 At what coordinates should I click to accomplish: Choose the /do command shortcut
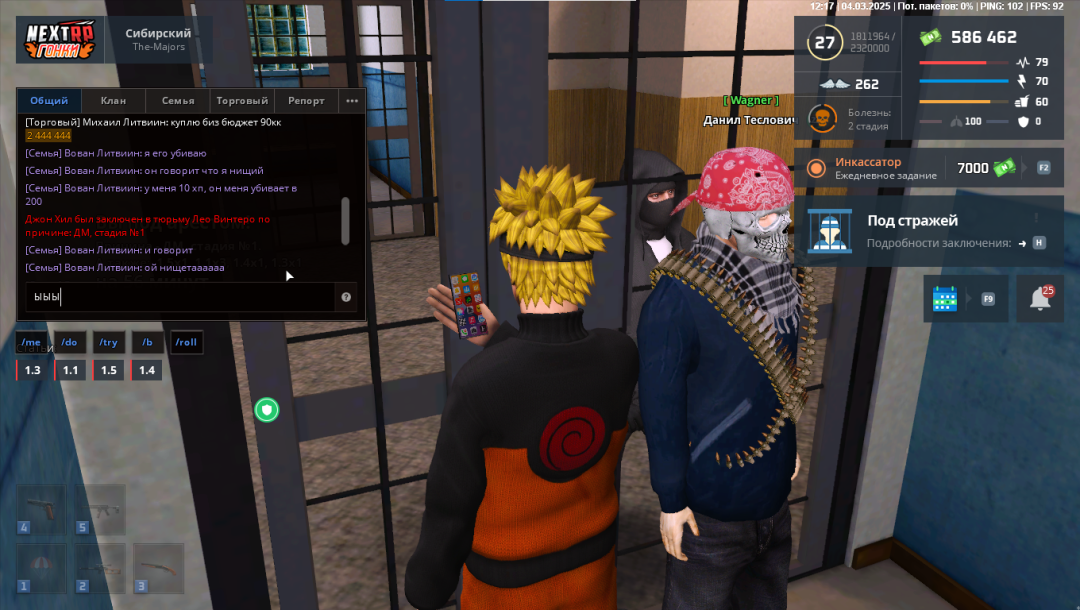click(69, 343)
